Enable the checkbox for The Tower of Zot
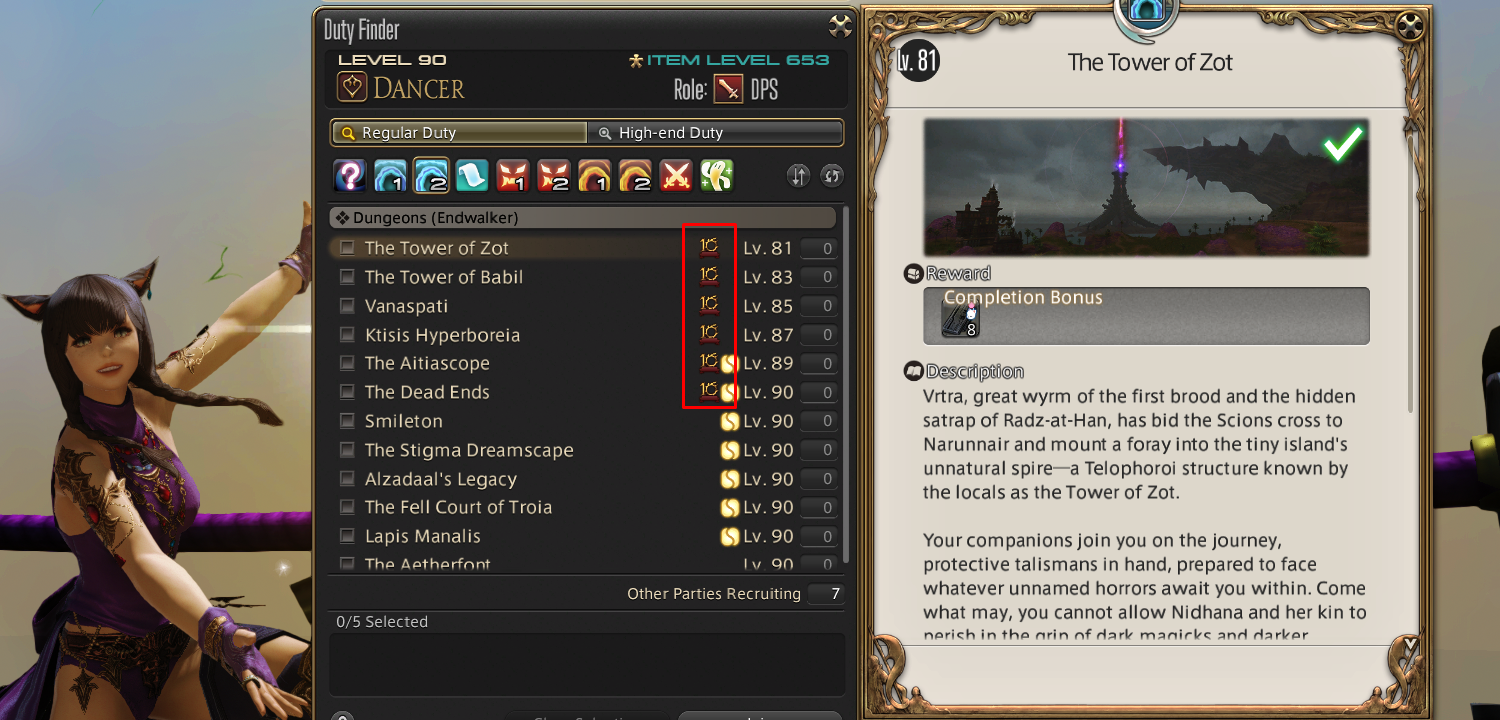This screenshot has height=720, width=1500. 347,247
